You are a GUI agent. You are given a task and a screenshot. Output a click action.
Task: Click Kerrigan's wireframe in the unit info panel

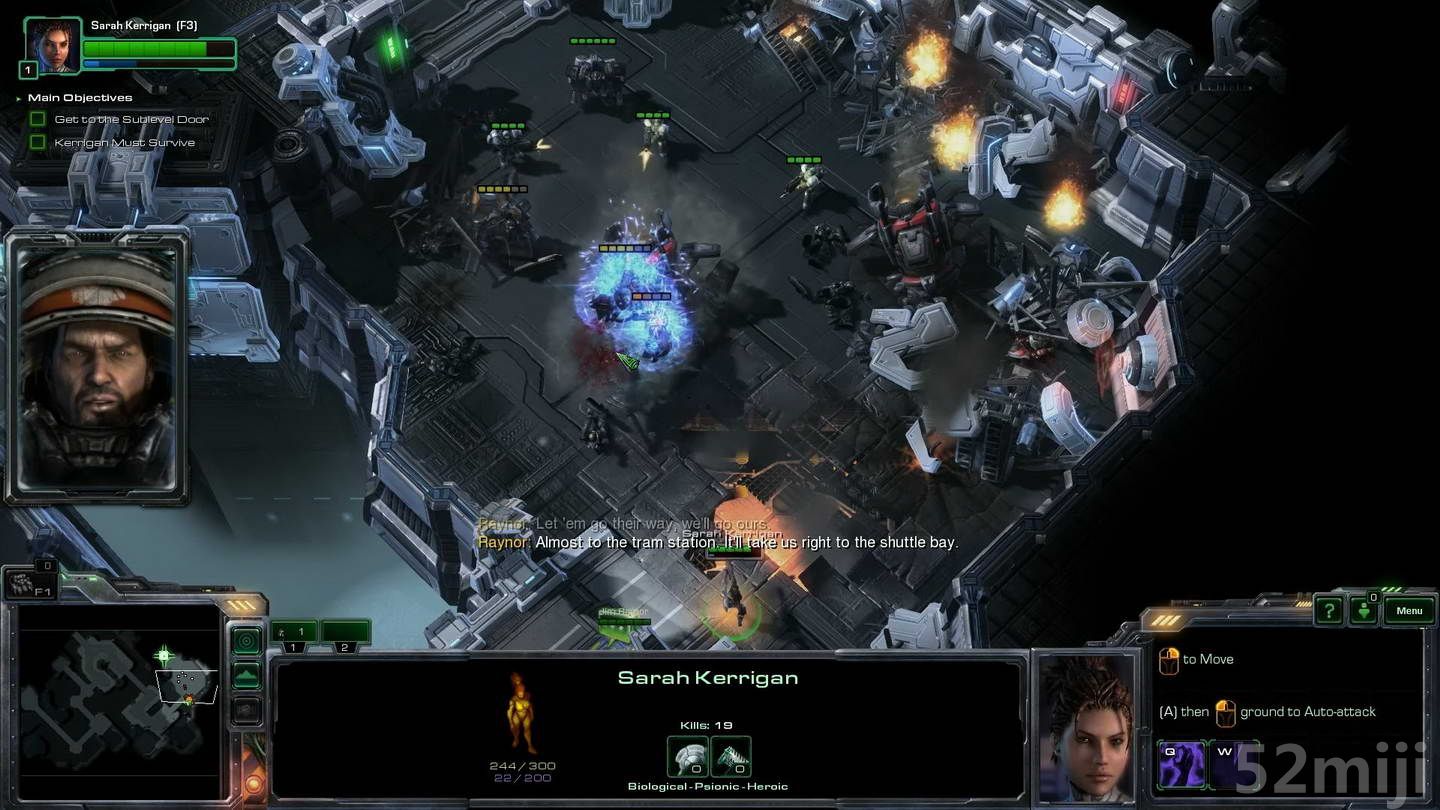(519, 712)
